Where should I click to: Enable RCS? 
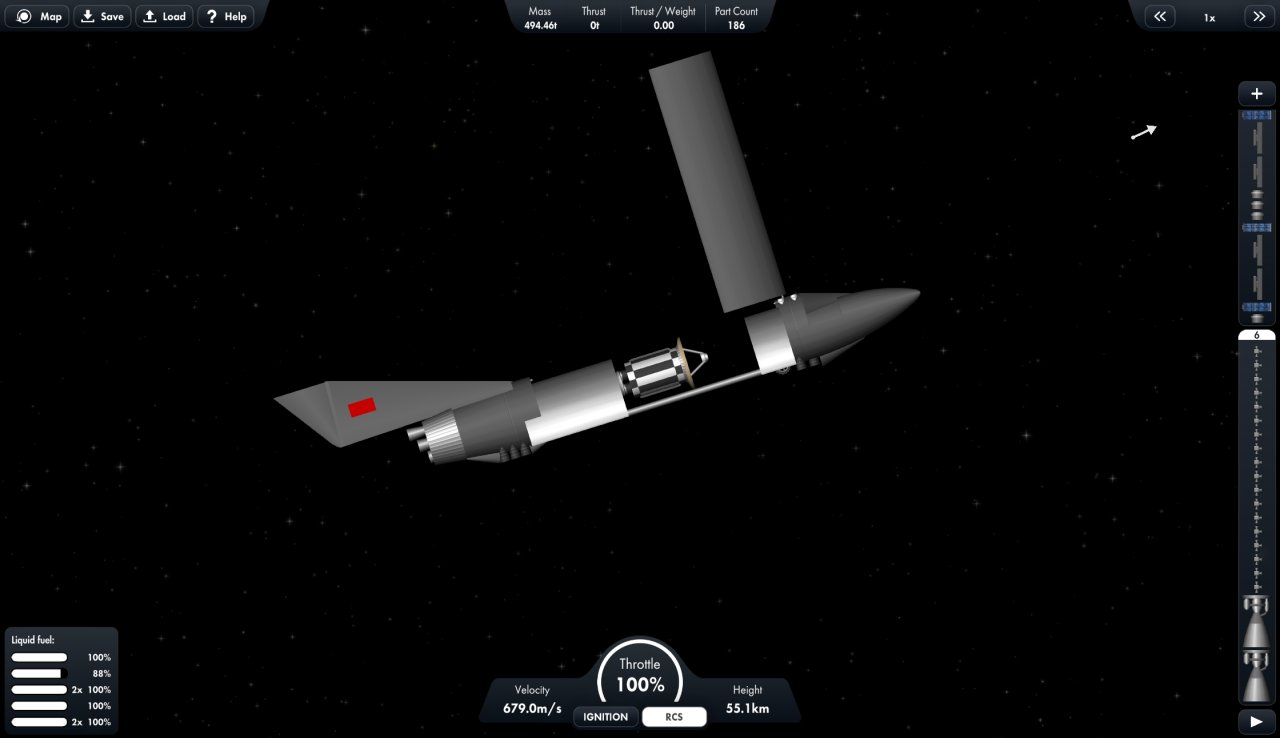coord(674,716)
